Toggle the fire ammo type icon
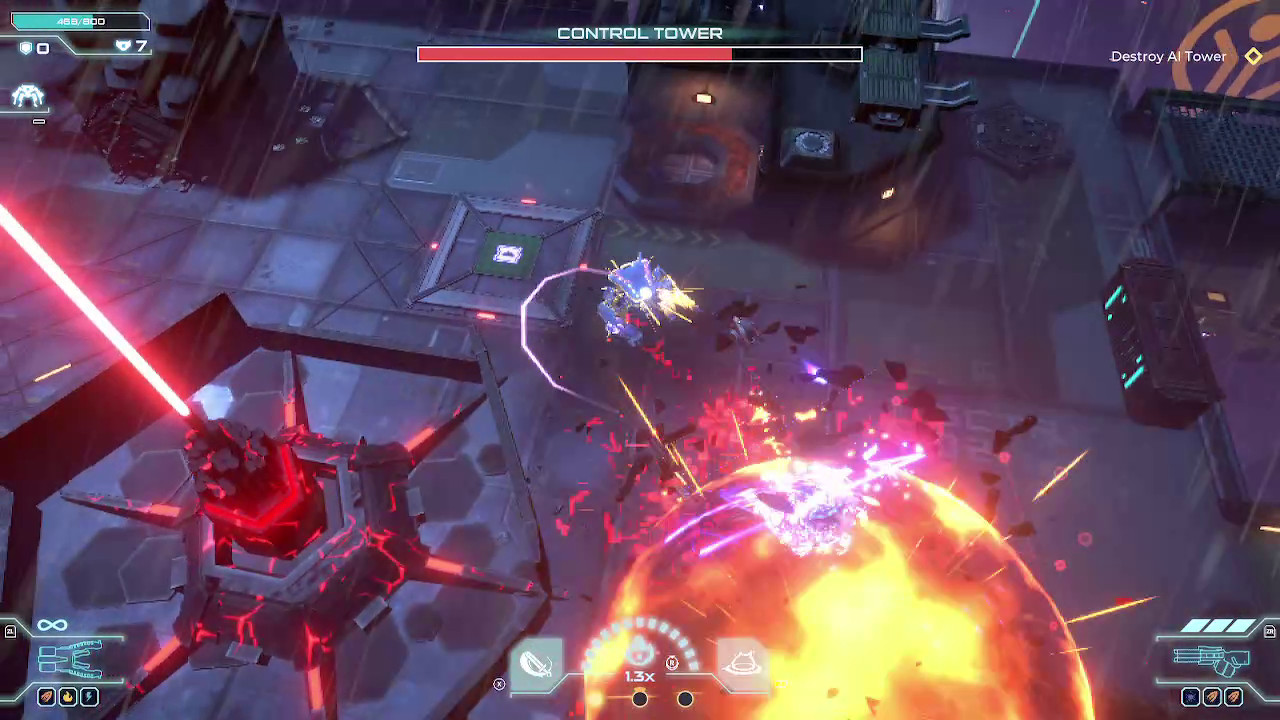The height and width of the screenshot is (720, 1280). point(68,696)
